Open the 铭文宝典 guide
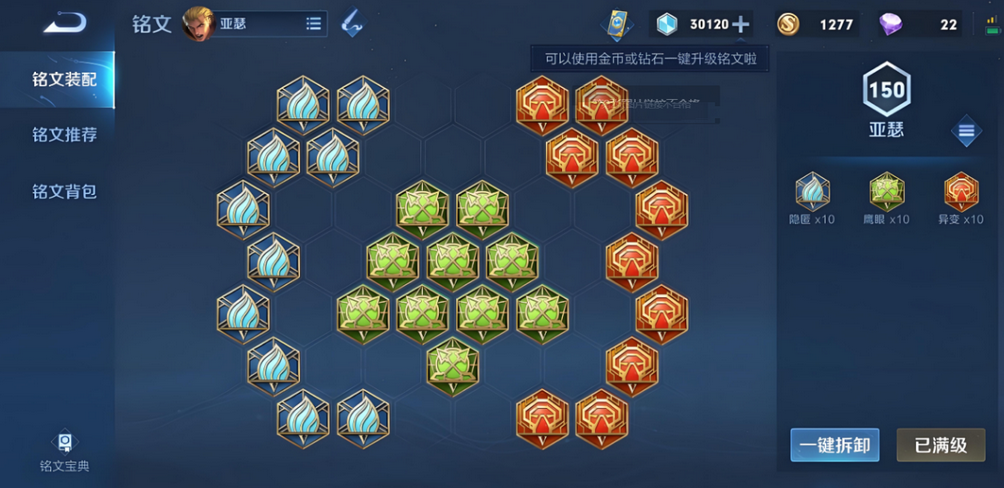 pos(64,451)
